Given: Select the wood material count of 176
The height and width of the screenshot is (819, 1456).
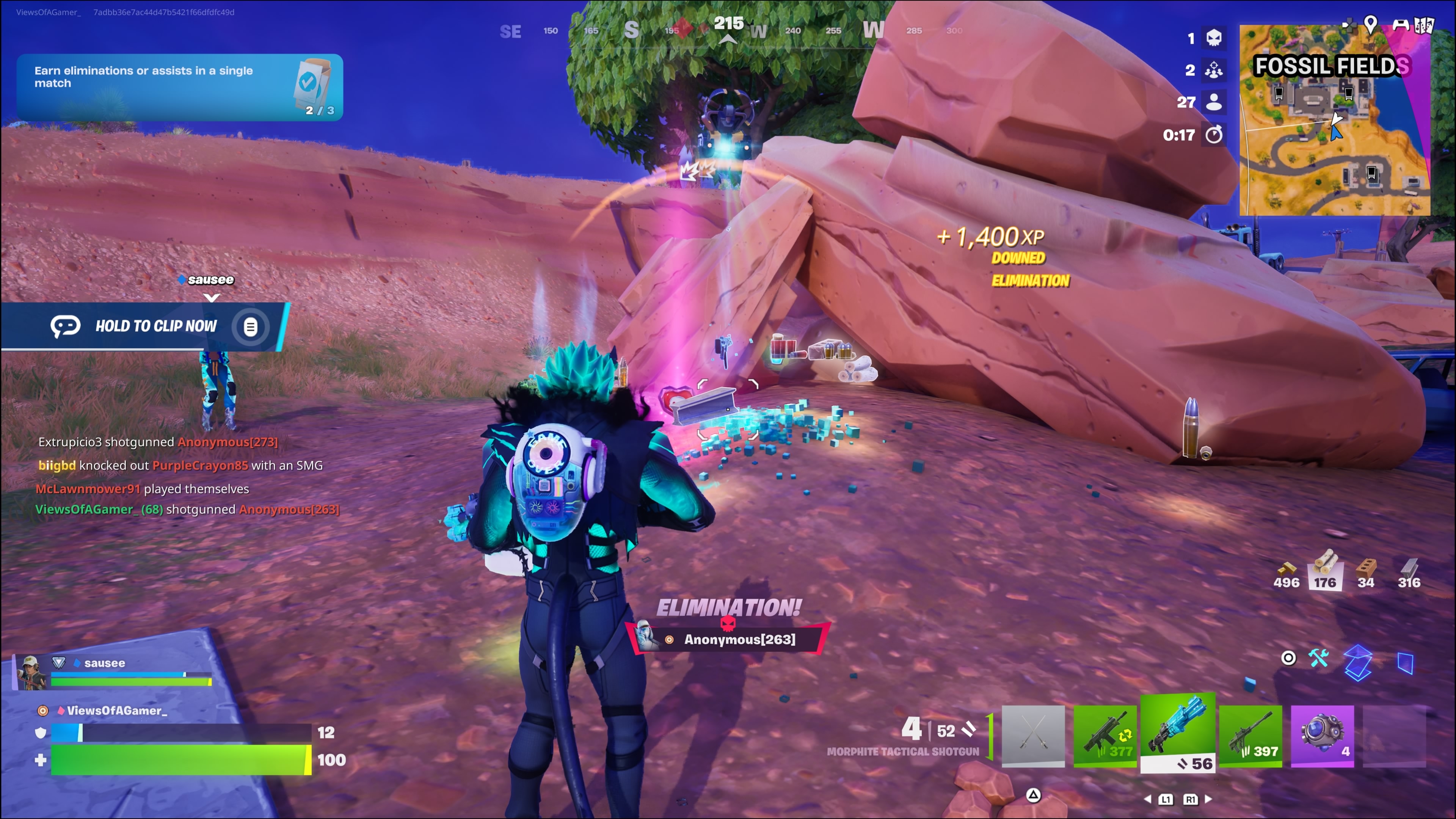Looking at the screenshot, I should [x=1325, y=570].
